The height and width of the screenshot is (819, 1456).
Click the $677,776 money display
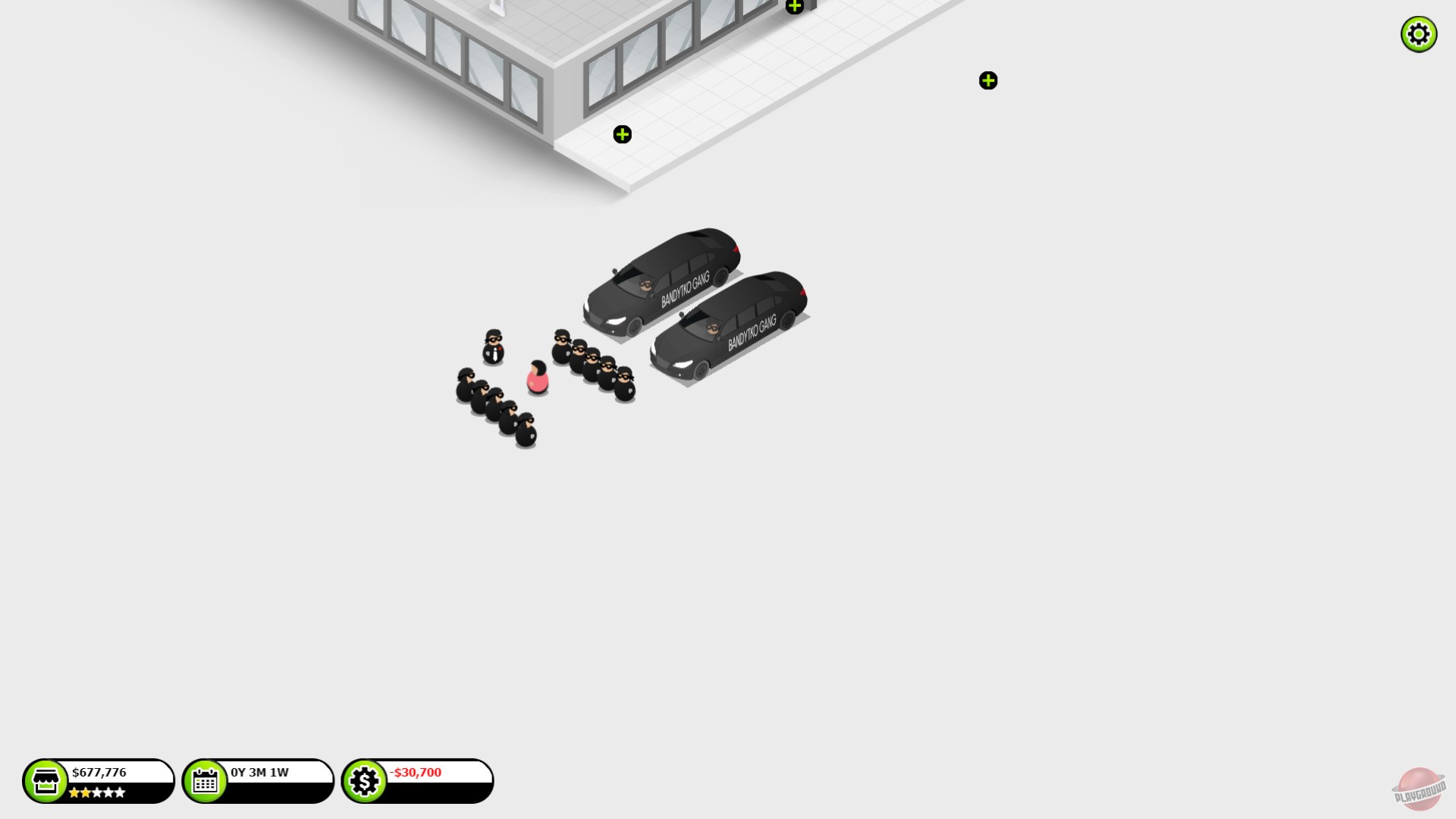tap(101, 772)
